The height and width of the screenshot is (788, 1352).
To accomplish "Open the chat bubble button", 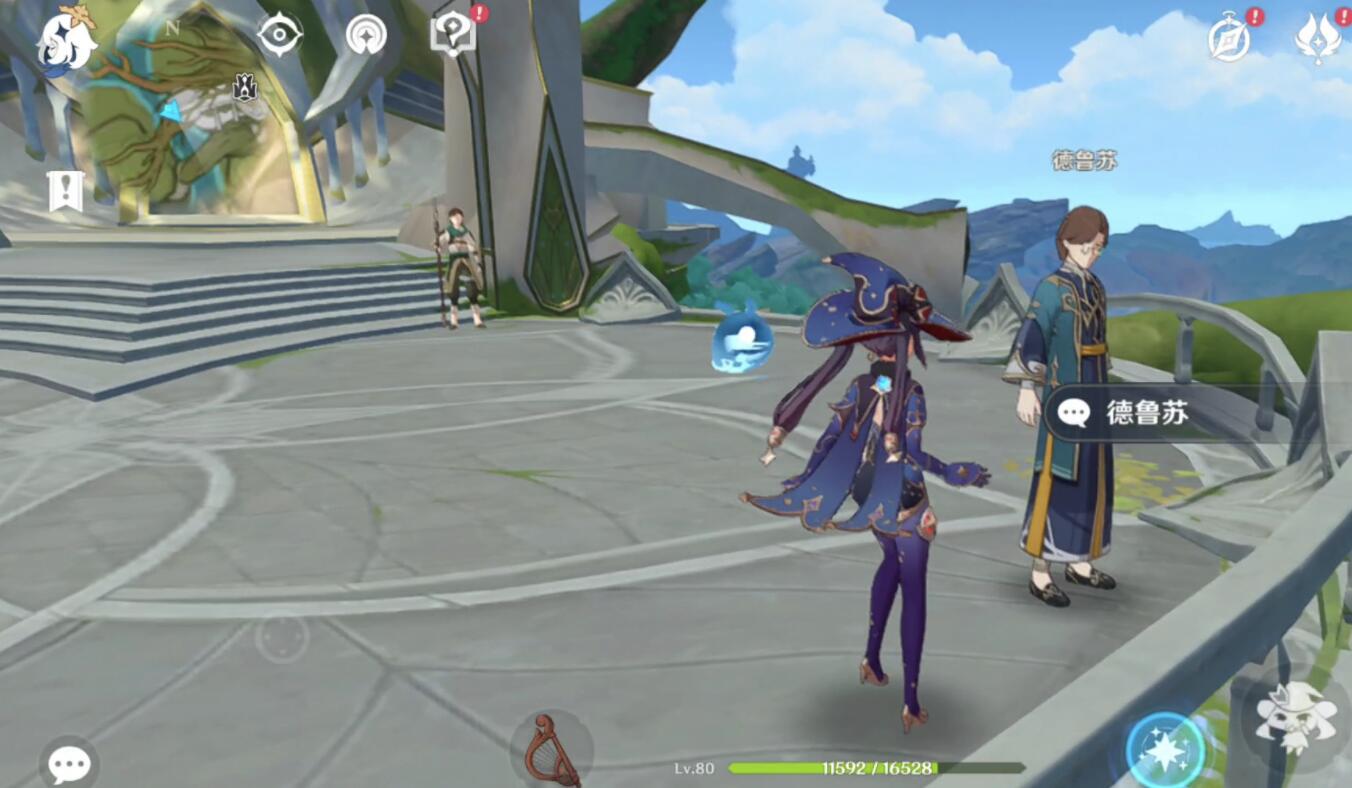I will (69, 765).
